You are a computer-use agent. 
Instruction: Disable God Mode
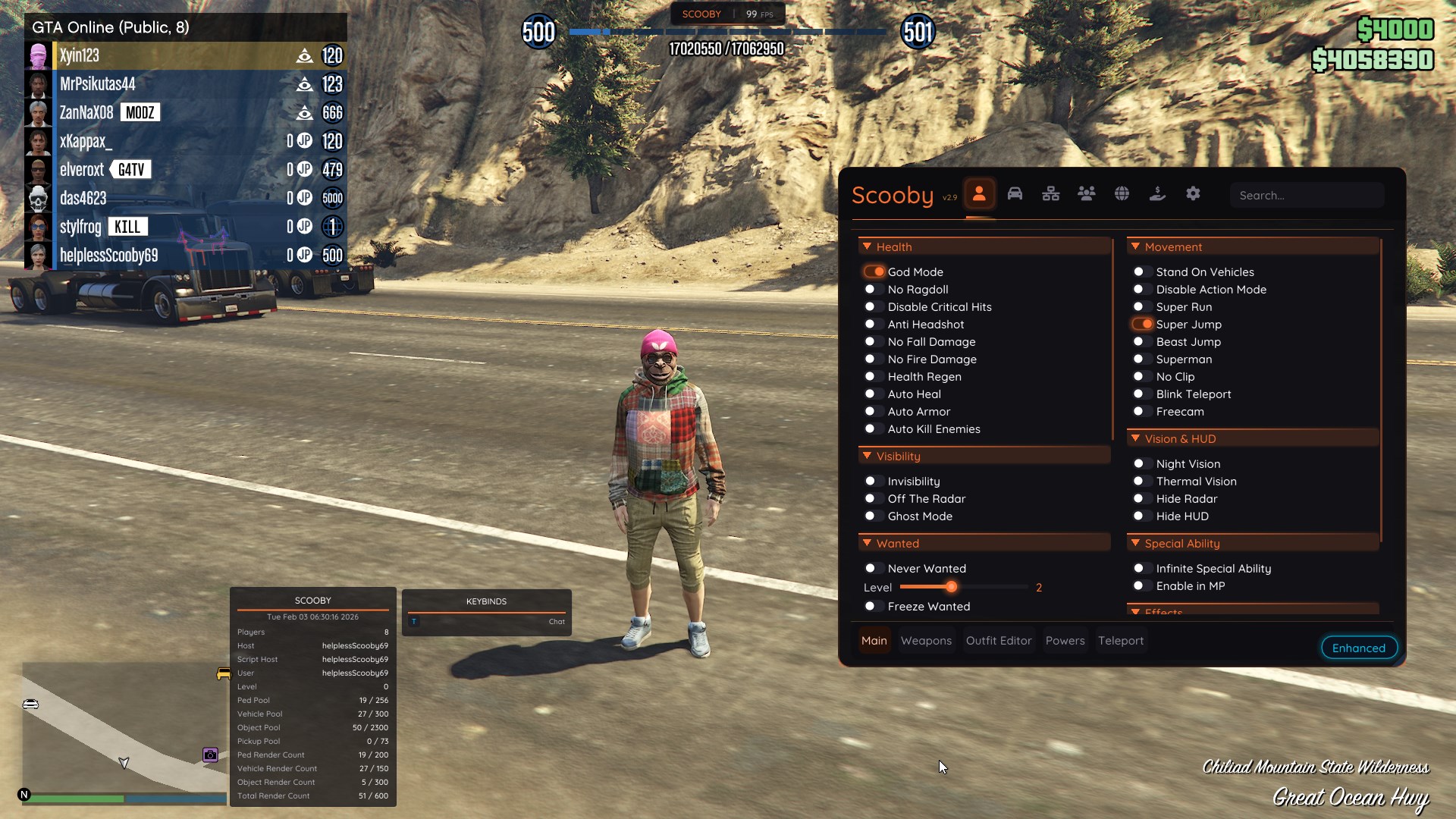(876, 271)
